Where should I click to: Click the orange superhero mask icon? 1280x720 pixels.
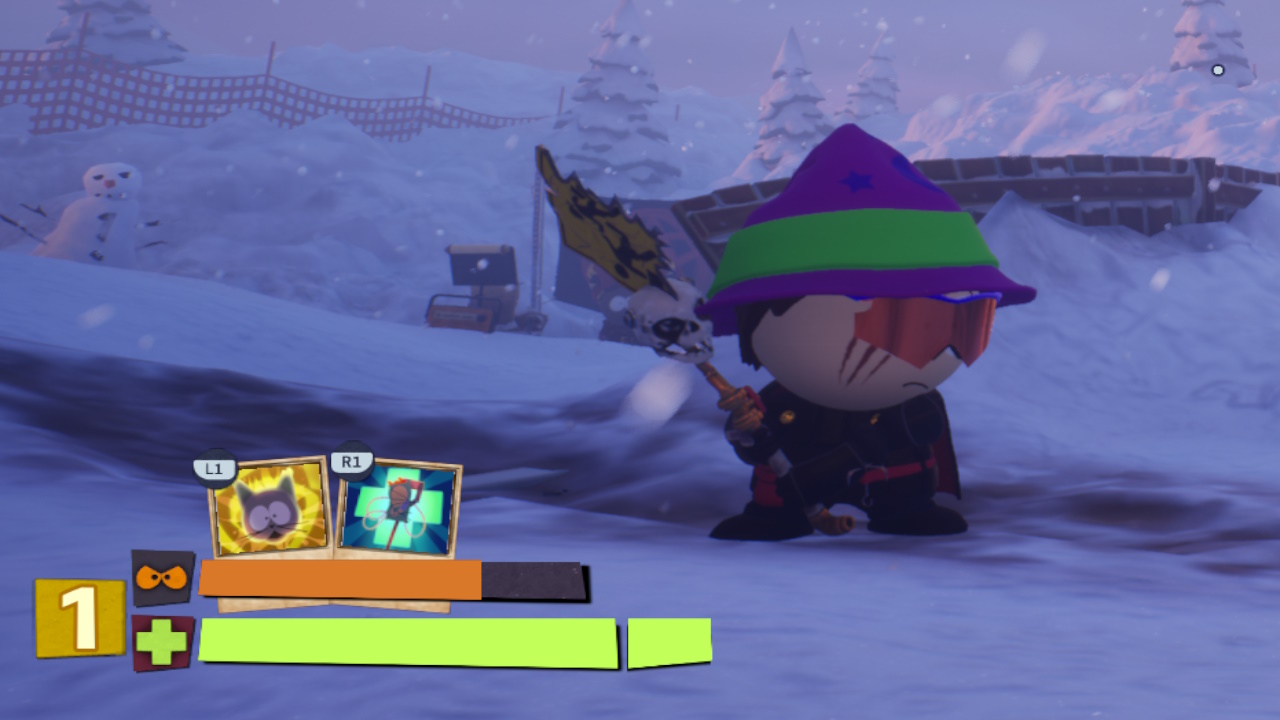point(160,576)
